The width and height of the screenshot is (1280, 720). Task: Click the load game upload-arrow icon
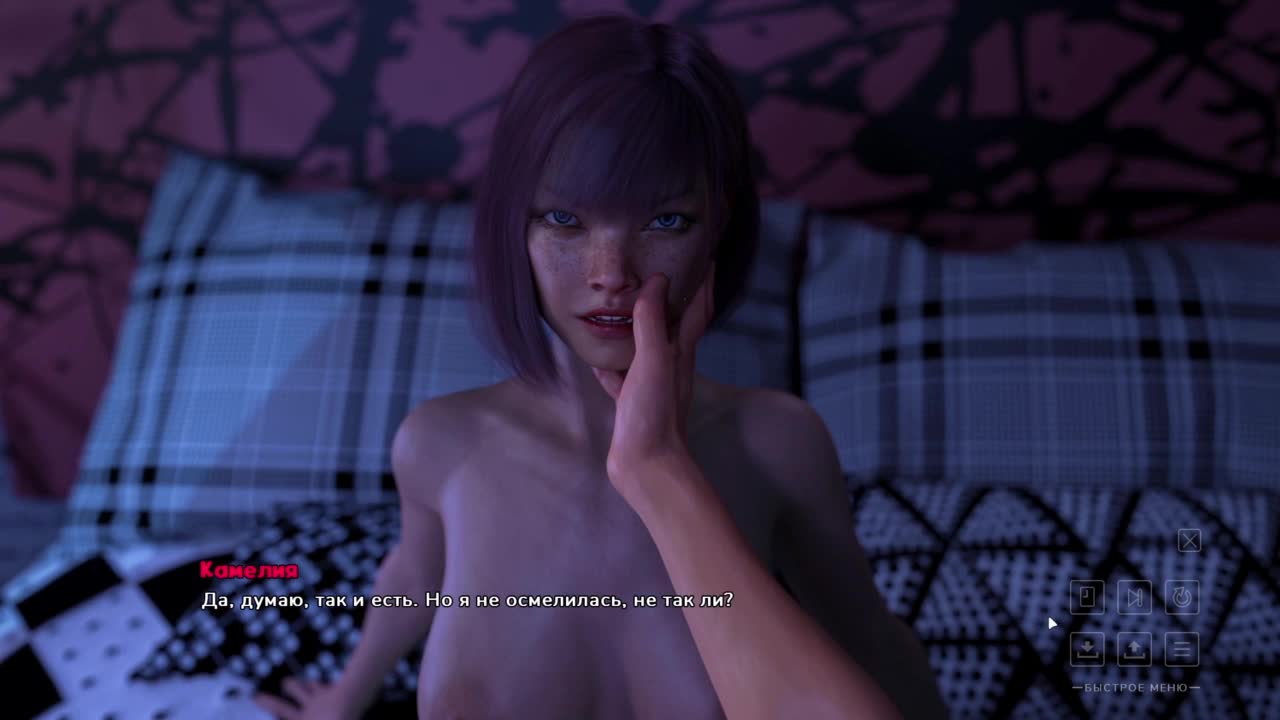[1134, 648]
